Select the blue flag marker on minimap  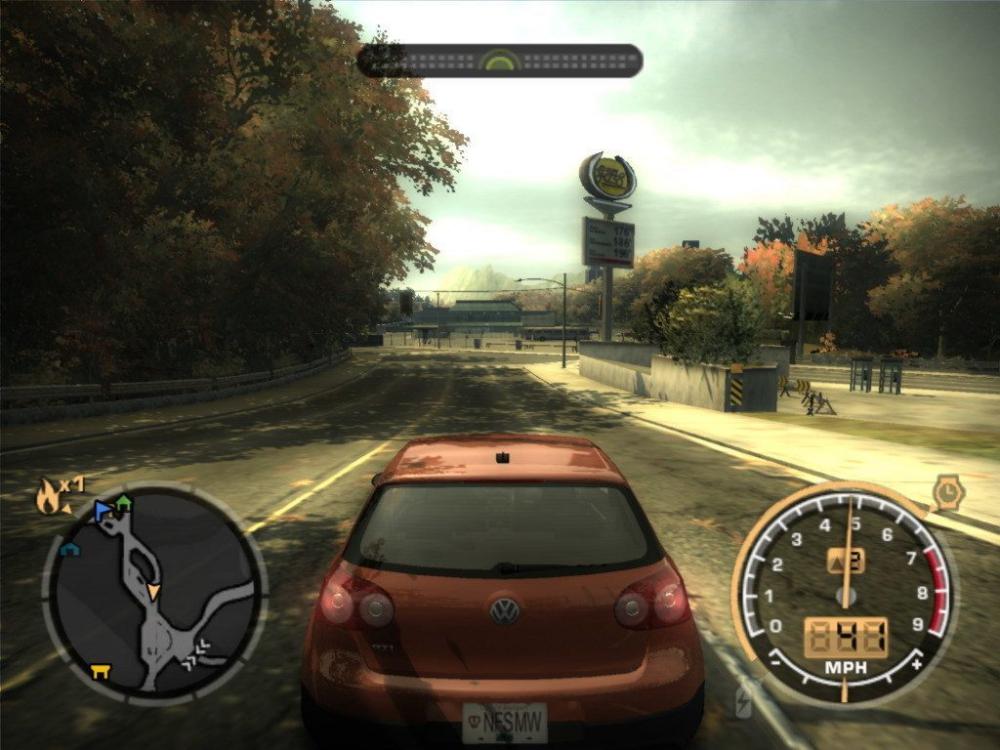click(x=102, y=511)
